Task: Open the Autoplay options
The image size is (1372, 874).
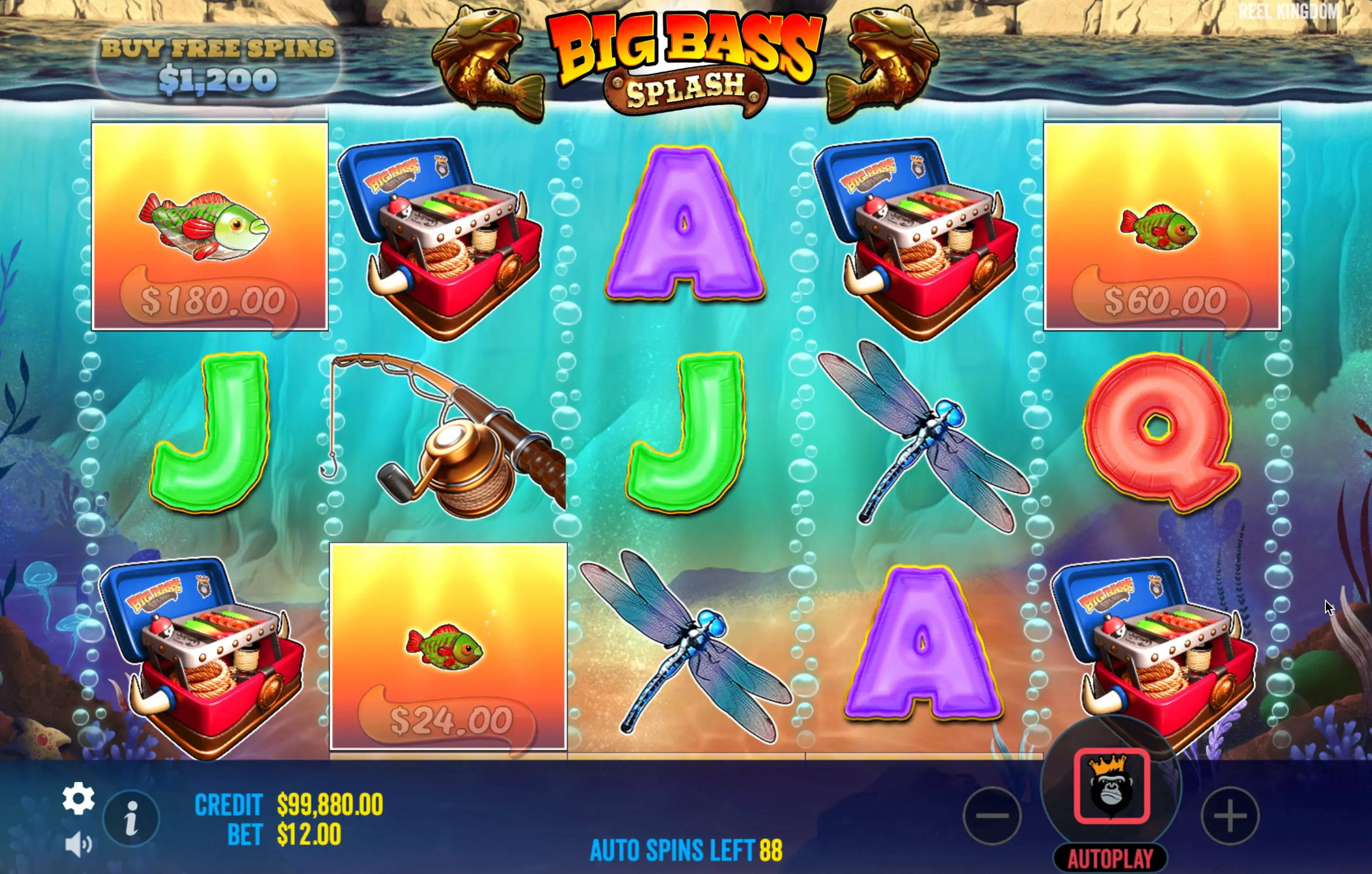Action: click(1110, 859)
